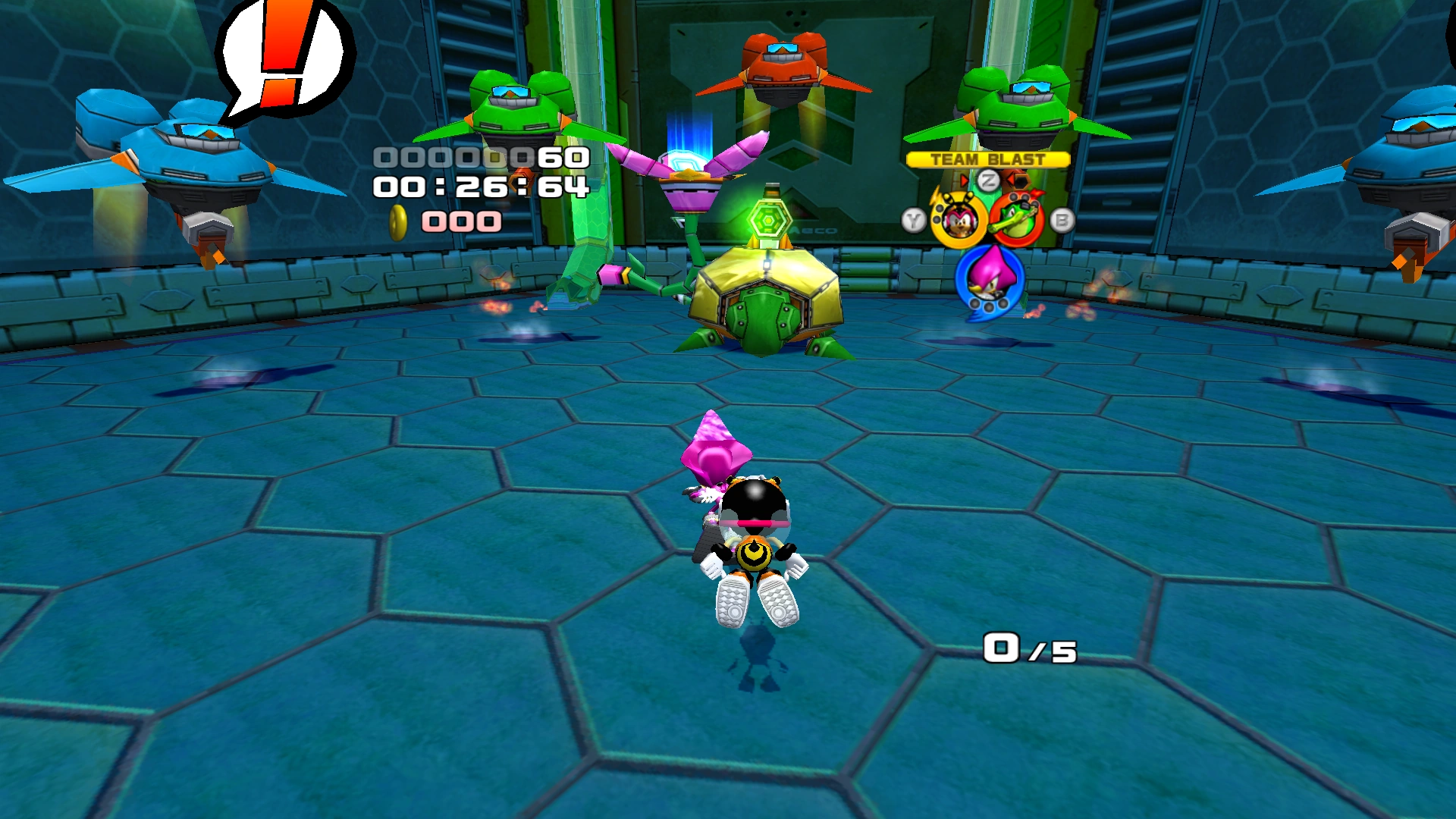The height and width of the screenshot is (819, 1456).
Task: Switch to Vector the Crocodile portrait
Action: 1016,220
